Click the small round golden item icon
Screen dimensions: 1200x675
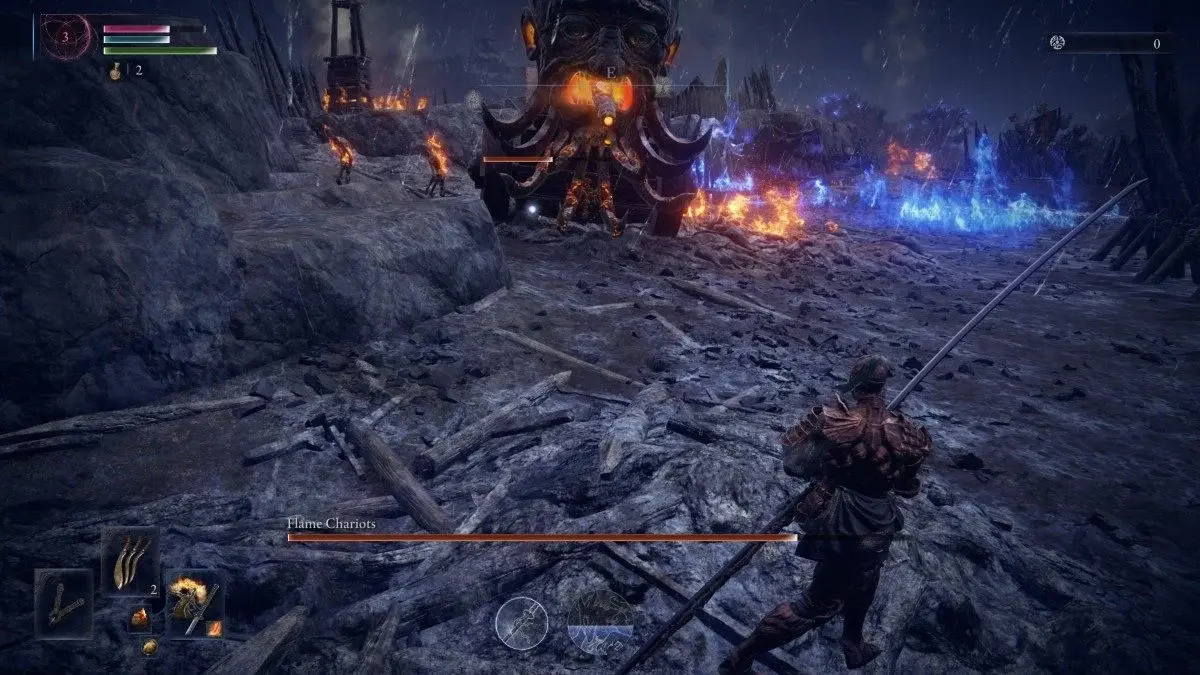pos(148,647)
